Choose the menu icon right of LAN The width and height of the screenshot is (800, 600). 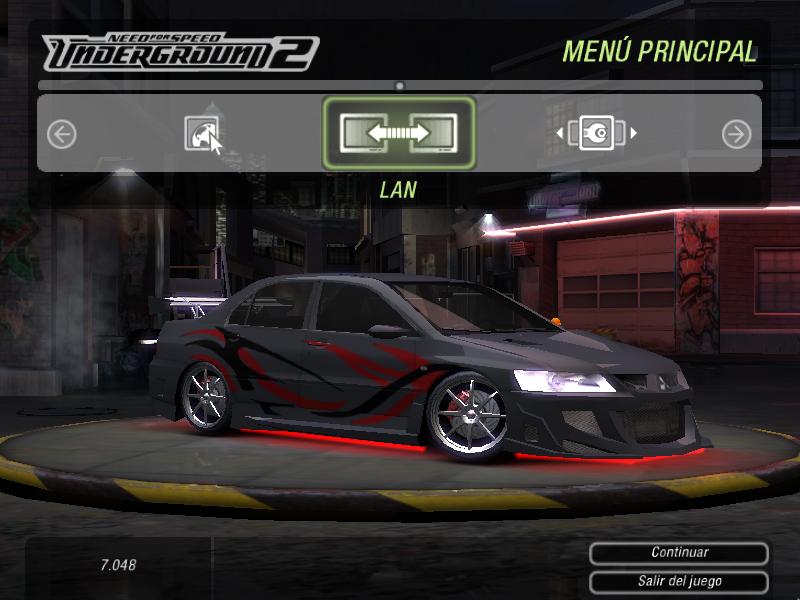pos(596,133)
